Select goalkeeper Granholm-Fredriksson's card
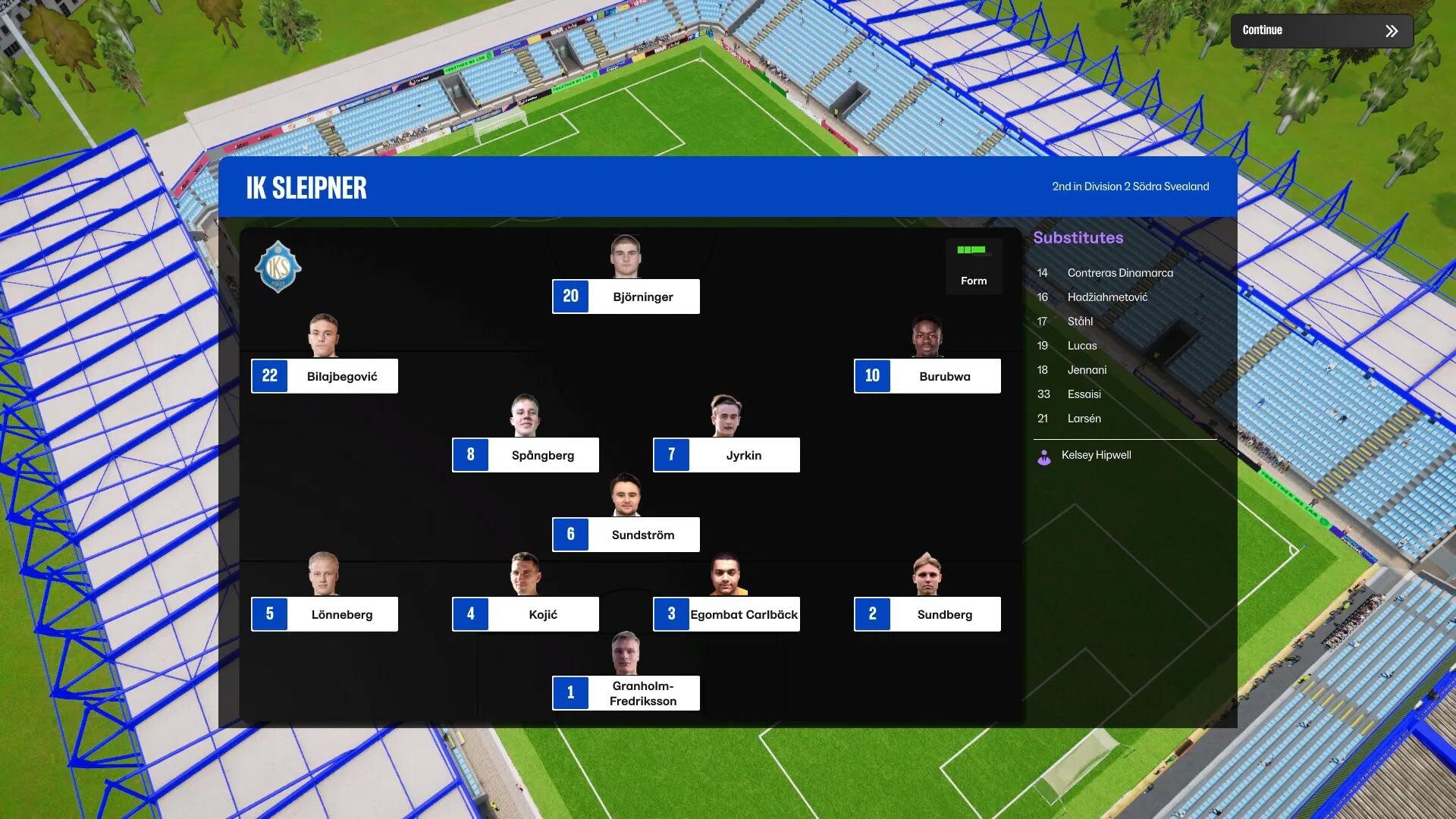Image resolution: width=1456 pixels, height=819 pixels. [626, 693]
